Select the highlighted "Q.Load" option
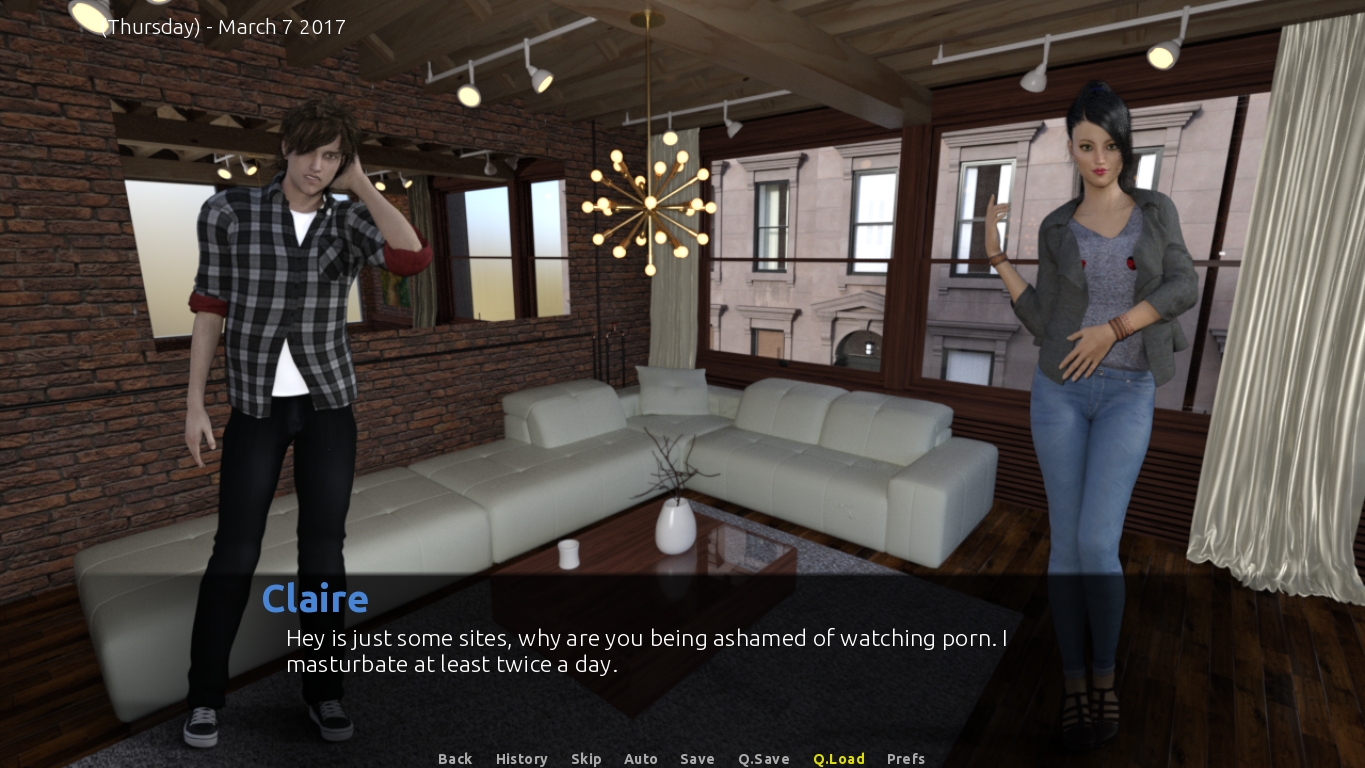The height and width of the screenshot is (768, 1365). coord(839,759)
